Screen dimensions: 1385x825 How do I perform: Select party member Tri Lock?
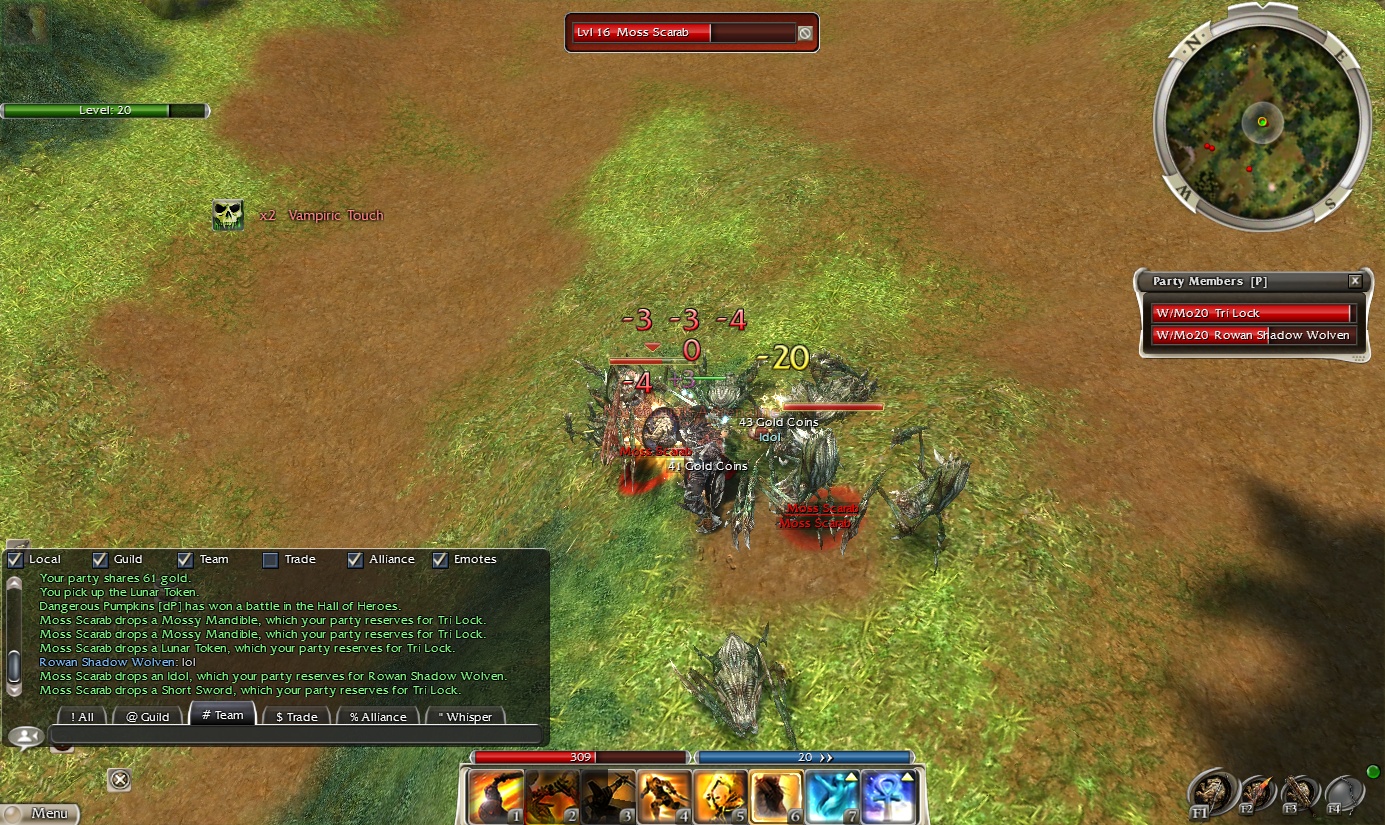[x=1254, y=313]
